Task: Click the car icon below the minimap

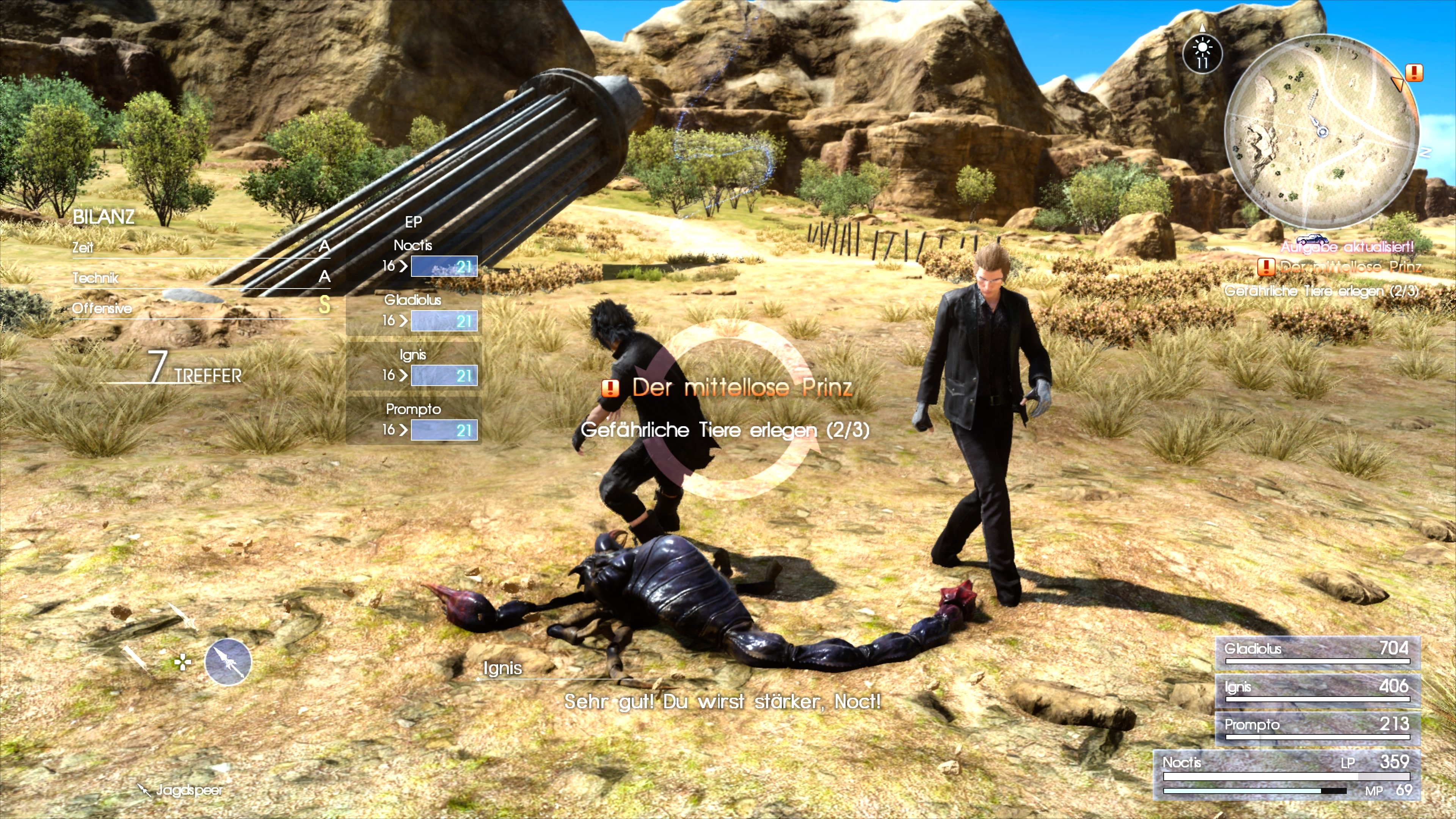Action: 1312,240
